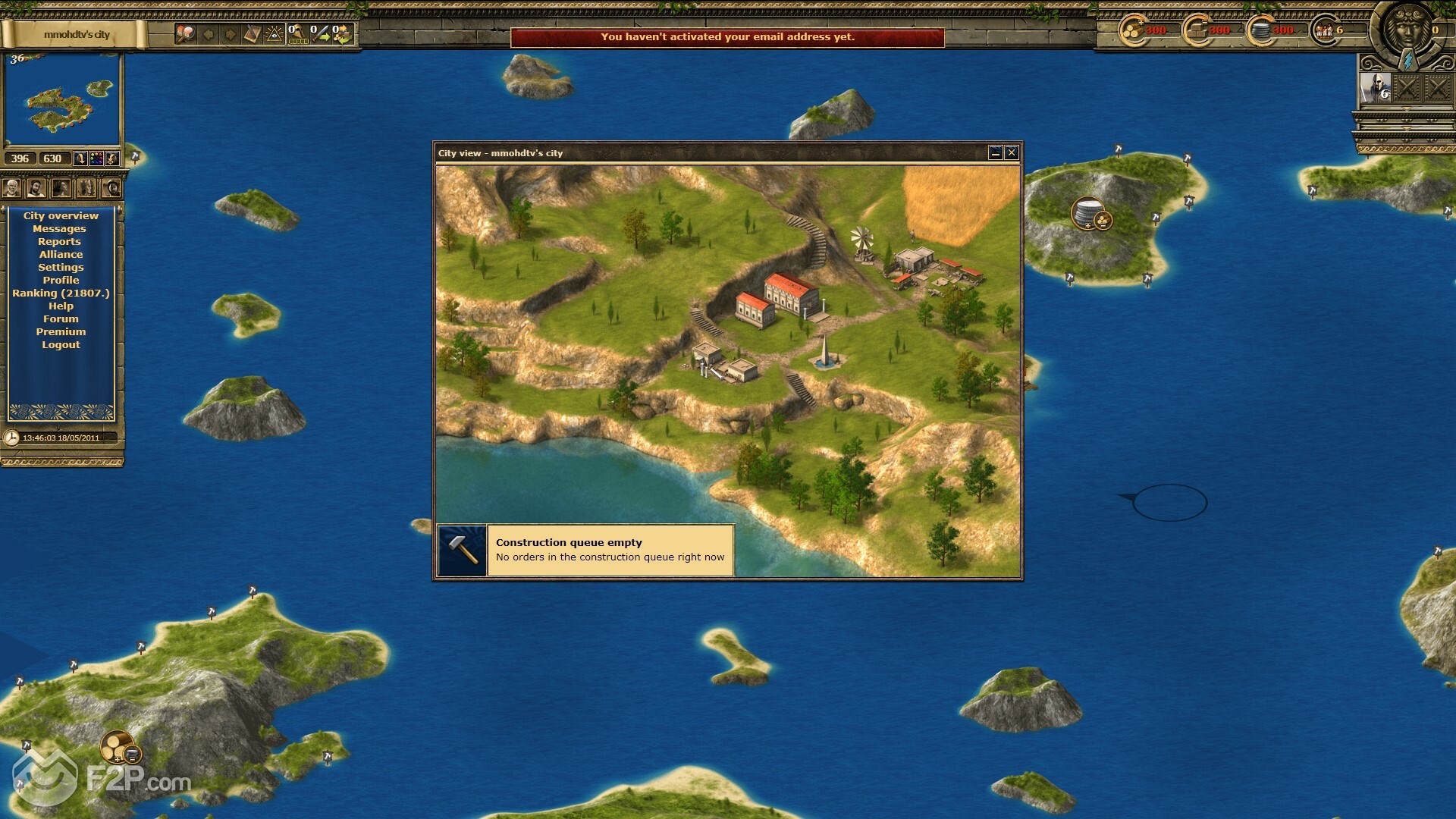Screen dimensions: 1456x819
Task: Select the Premium menu entry
Action: [61, 332]
